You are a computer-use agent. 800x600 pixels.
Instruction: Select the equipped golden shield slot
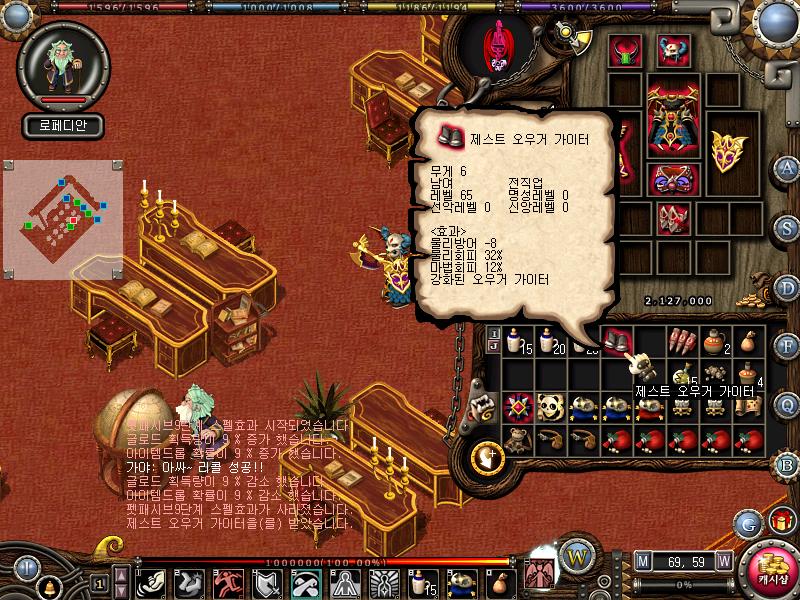(727, 151)
